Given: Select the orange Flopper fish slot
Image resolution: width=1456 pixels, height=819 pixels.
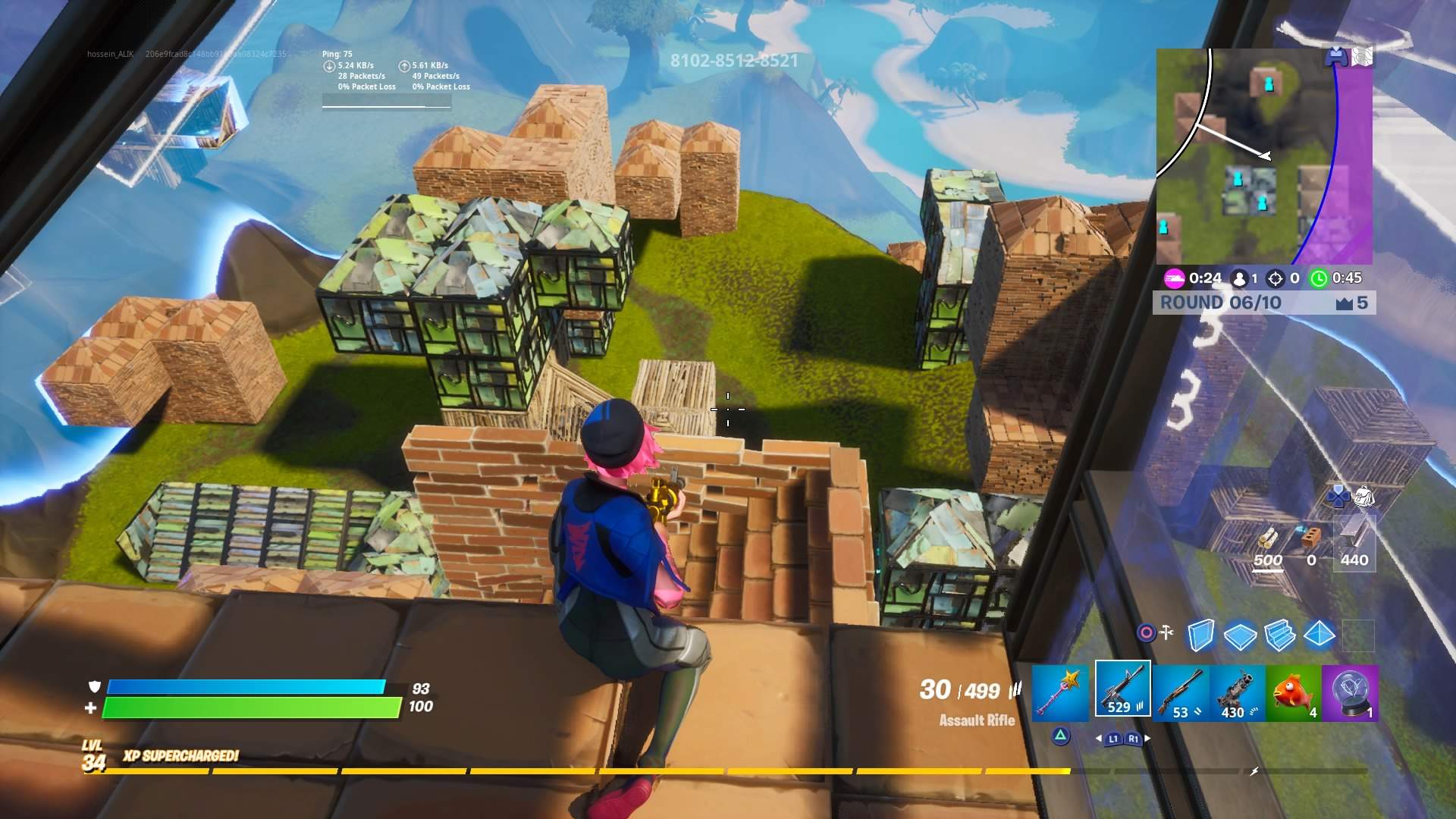Looking at the screenshot, I should pos(1294,693).
